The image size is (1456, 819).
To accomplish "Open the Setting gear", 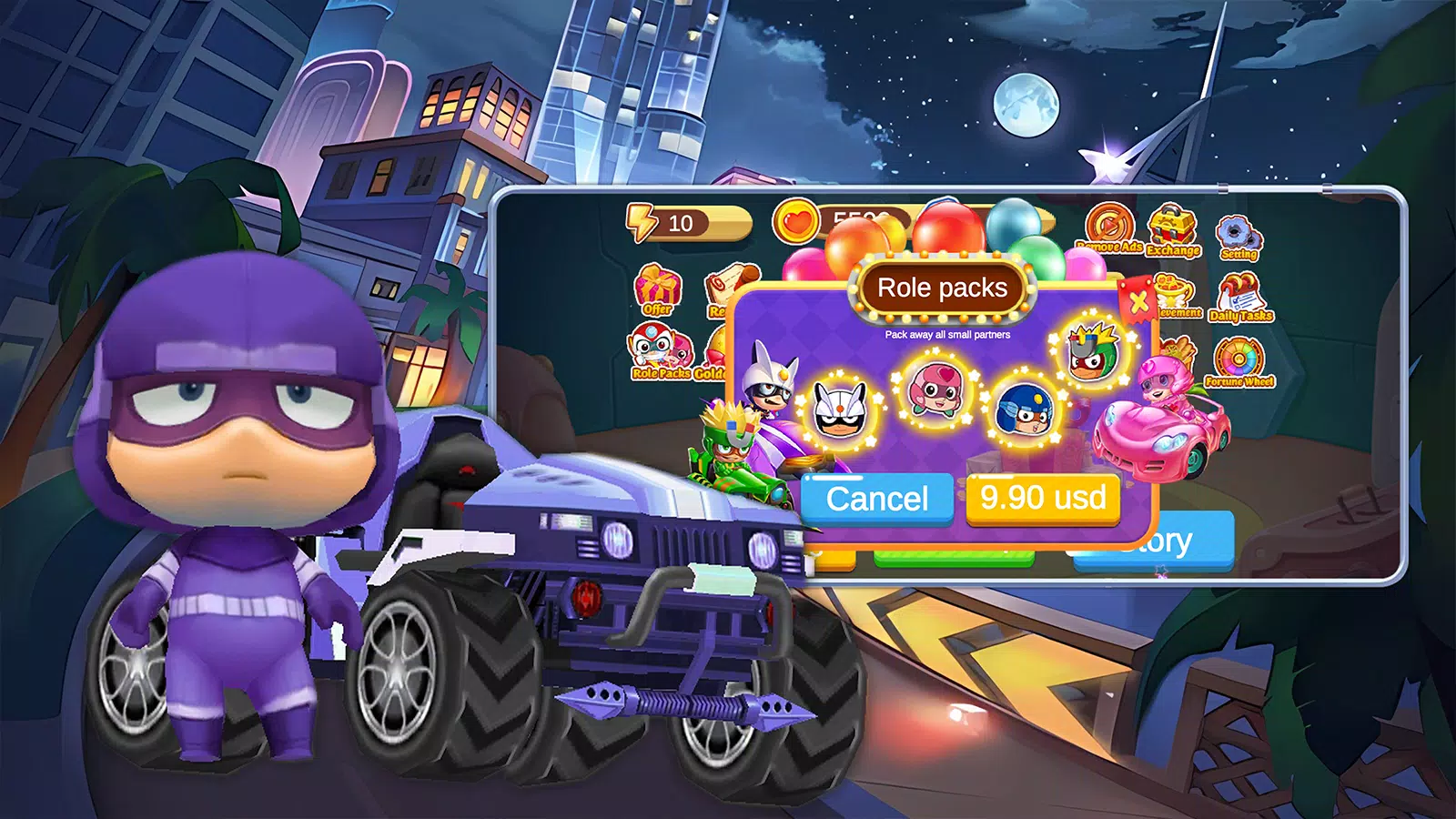I will coord(1239,238).
